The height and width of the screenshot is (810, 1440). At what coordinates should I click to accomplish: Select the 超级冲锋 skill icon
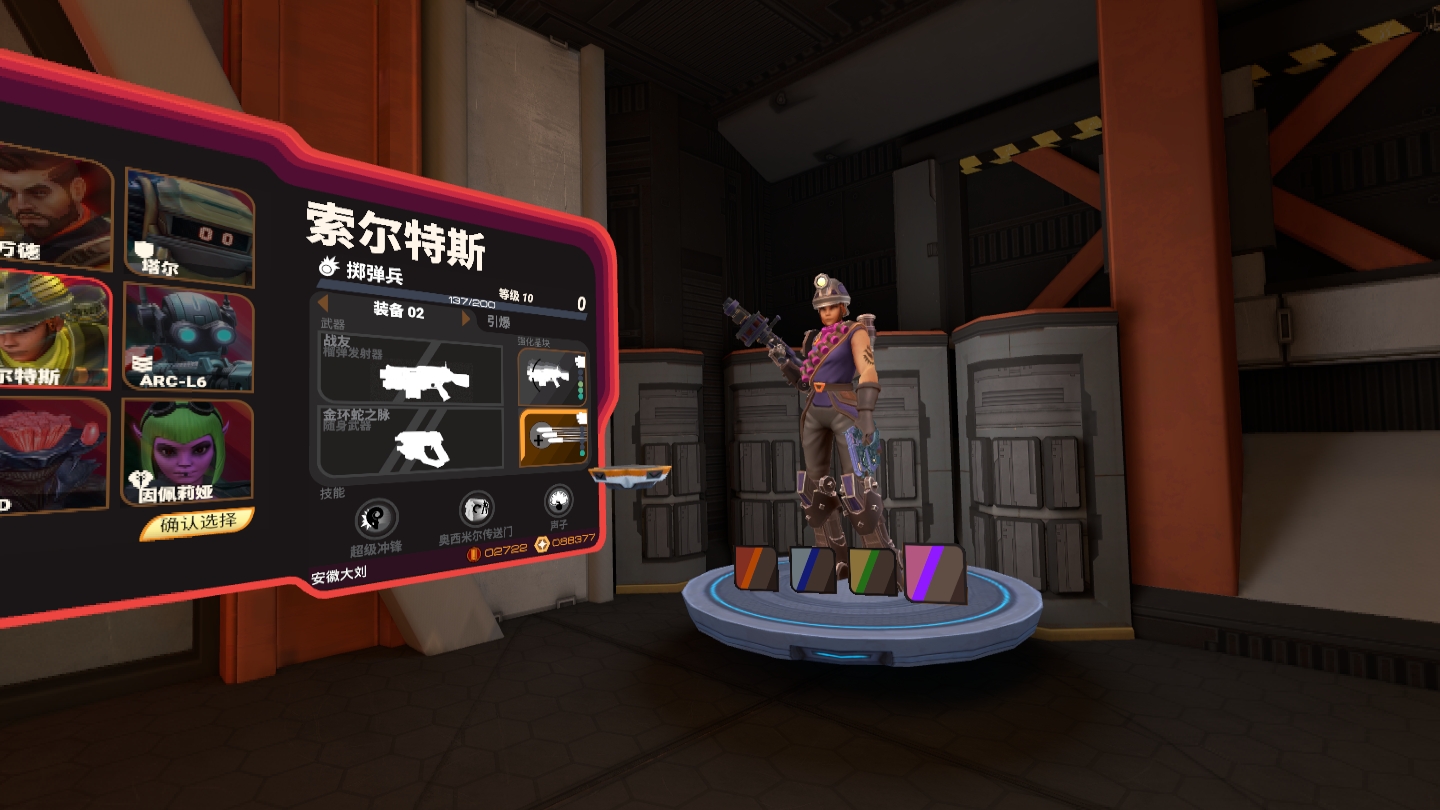pos(376,518)
